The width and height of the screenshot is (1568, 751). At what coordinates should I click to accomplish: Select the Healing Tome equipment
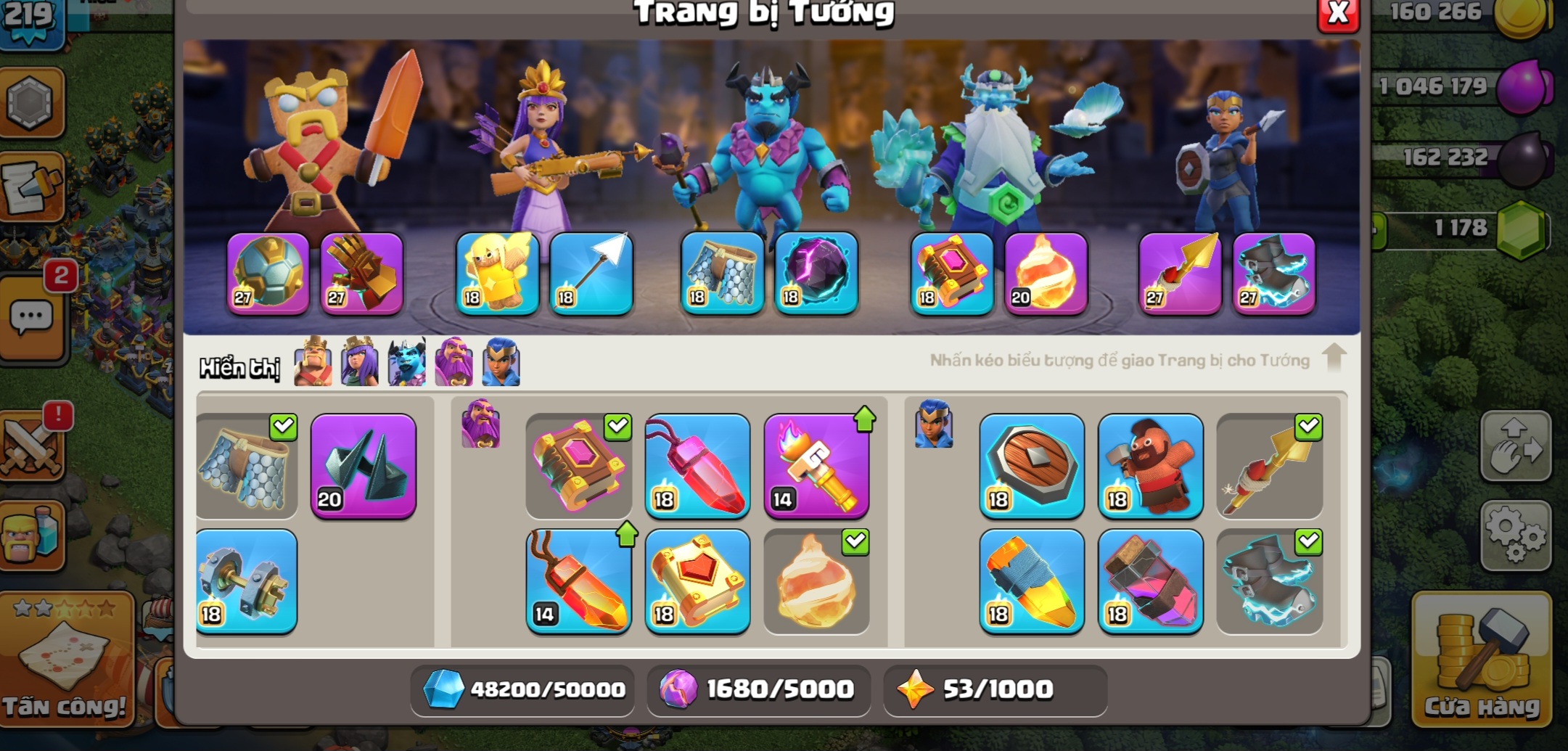pos(697,581)
